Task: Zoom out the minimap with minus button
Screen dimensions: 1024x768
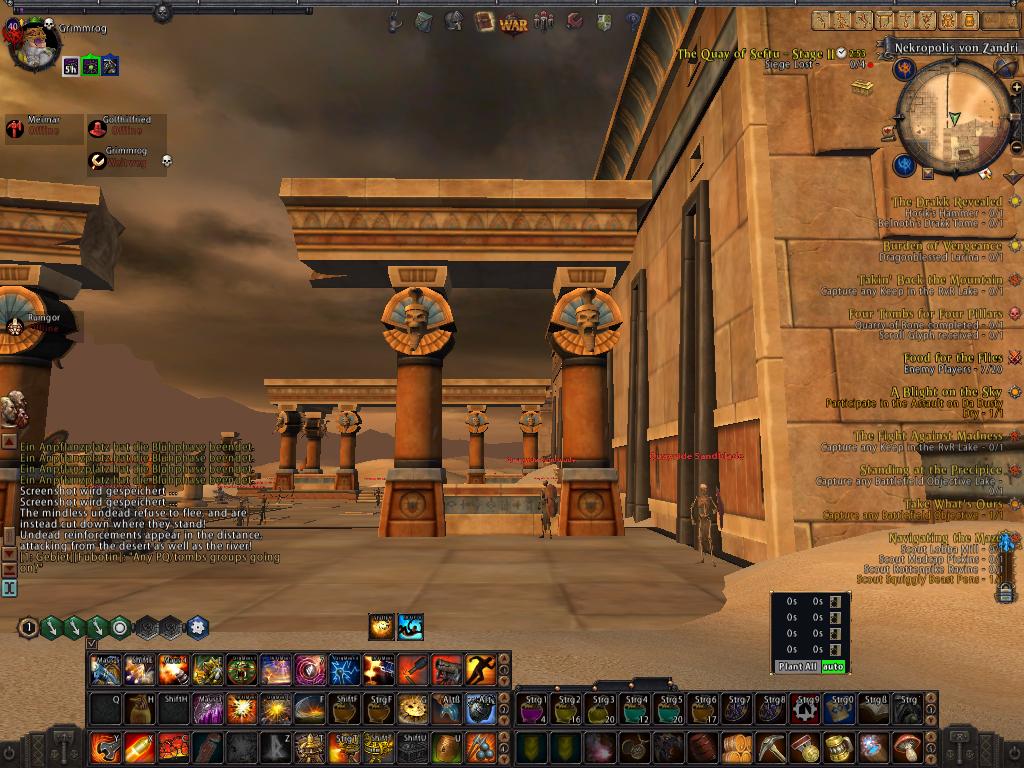Action: pos(1016,148)
